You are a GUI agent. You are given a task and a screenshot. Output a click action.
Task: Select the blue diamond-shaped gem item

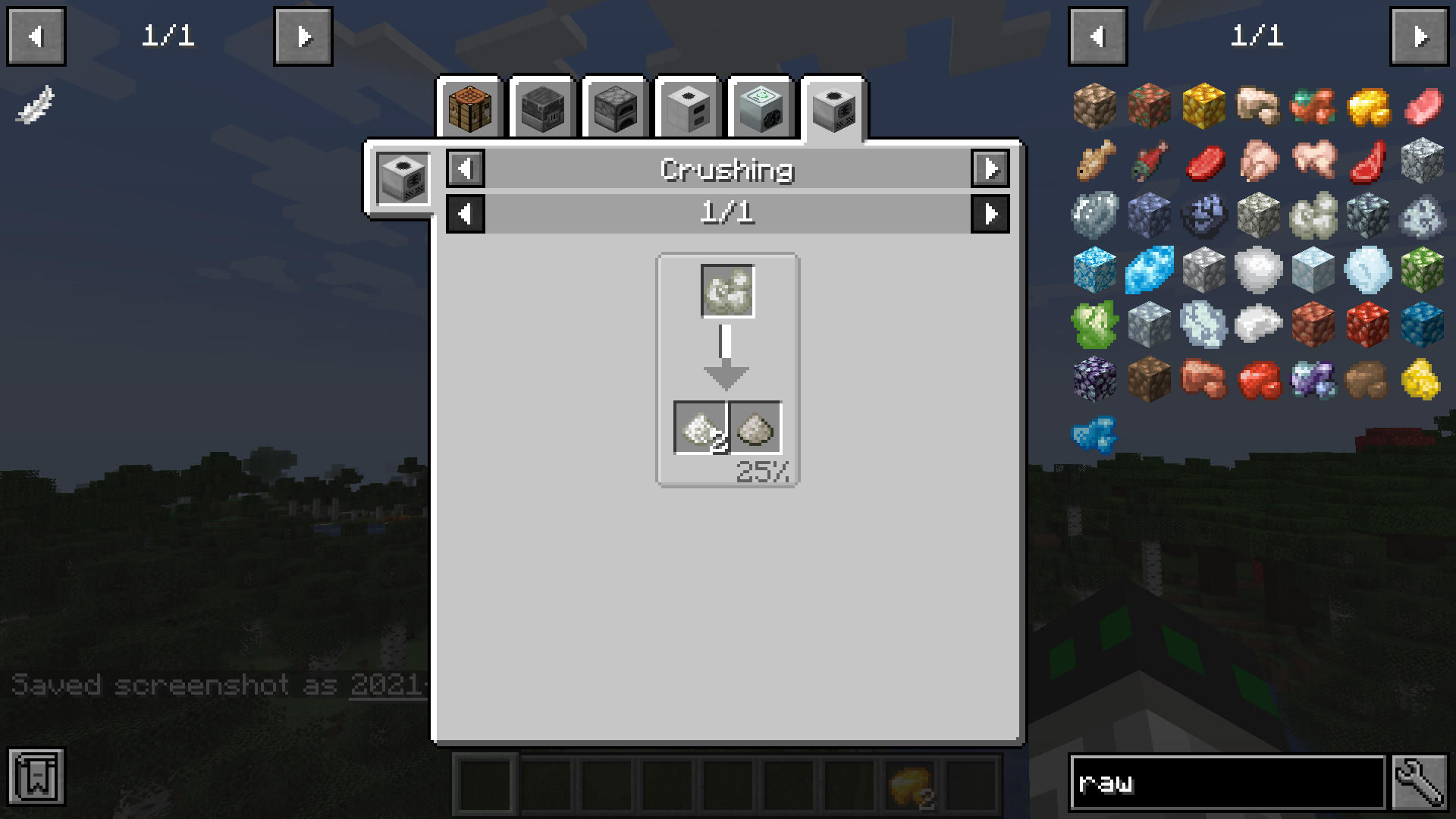coord(1149,270)
